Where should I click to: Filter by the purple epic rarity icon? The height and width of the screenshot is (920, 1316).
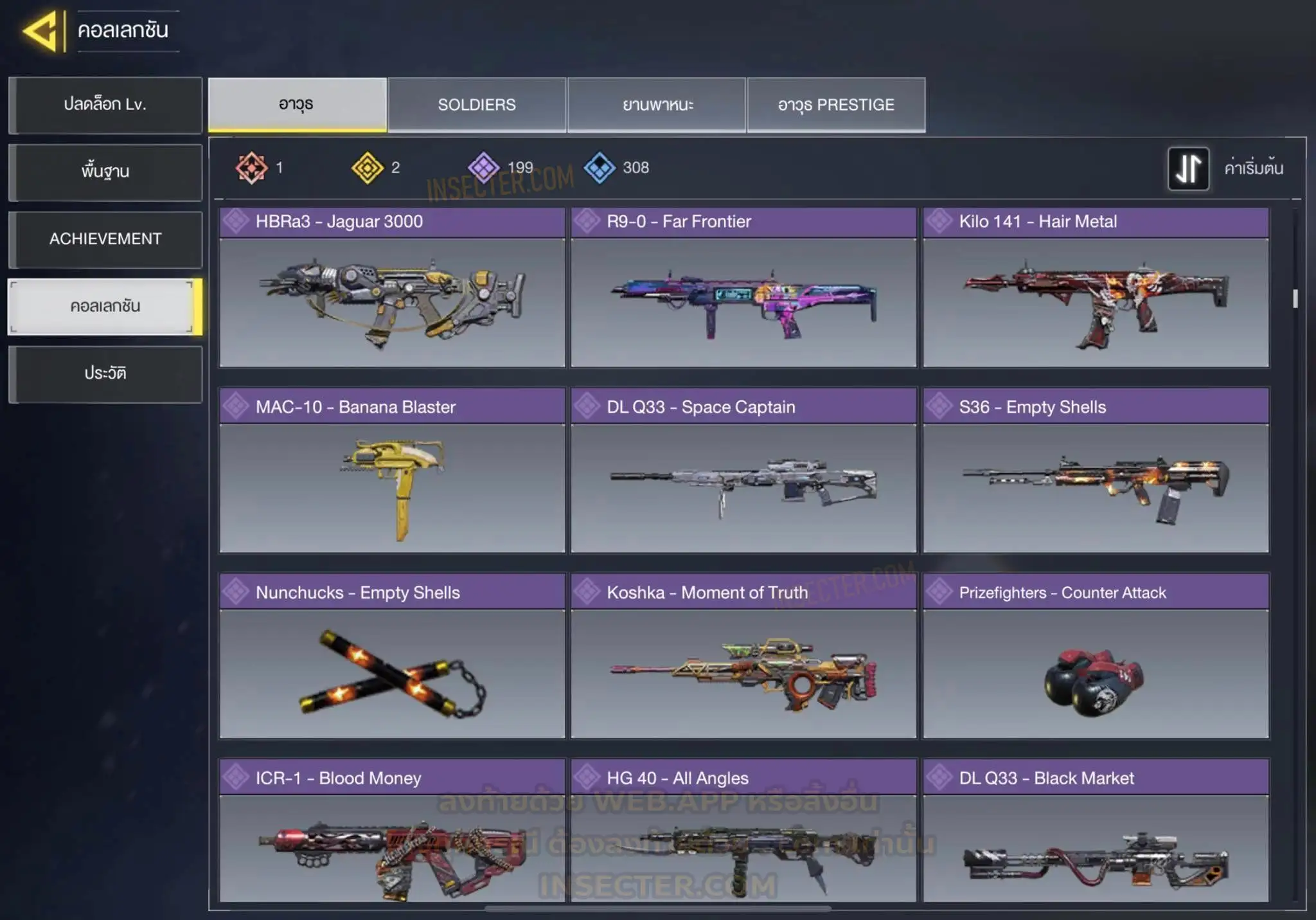(483, 168)
